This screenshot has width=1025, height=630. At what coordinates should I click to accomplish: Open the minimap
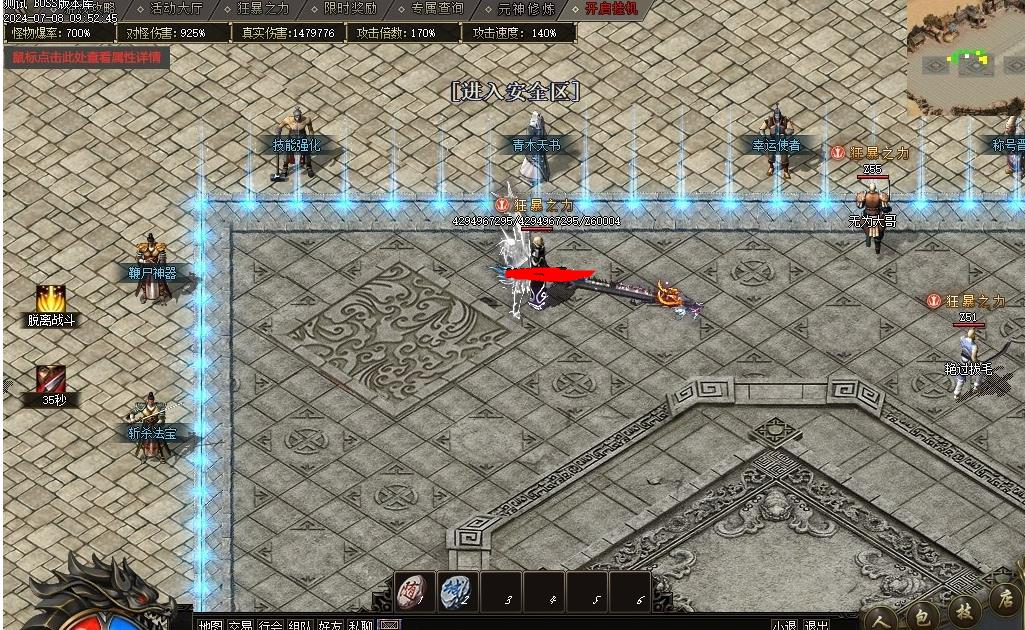click(965, 57)
